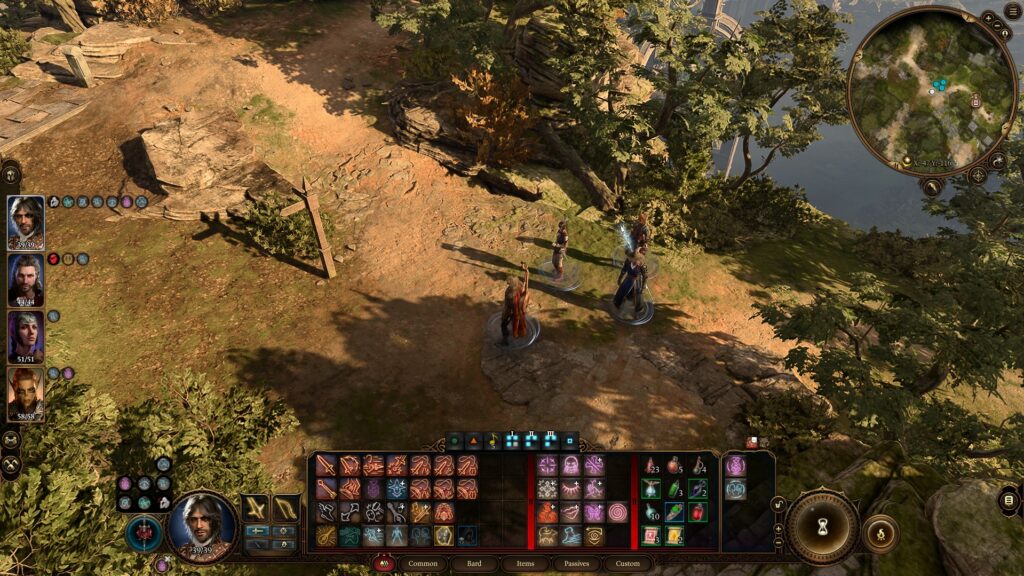Open the Items hotbar tab
This screenshot has height=576, width=1024.
pos(525,564)
